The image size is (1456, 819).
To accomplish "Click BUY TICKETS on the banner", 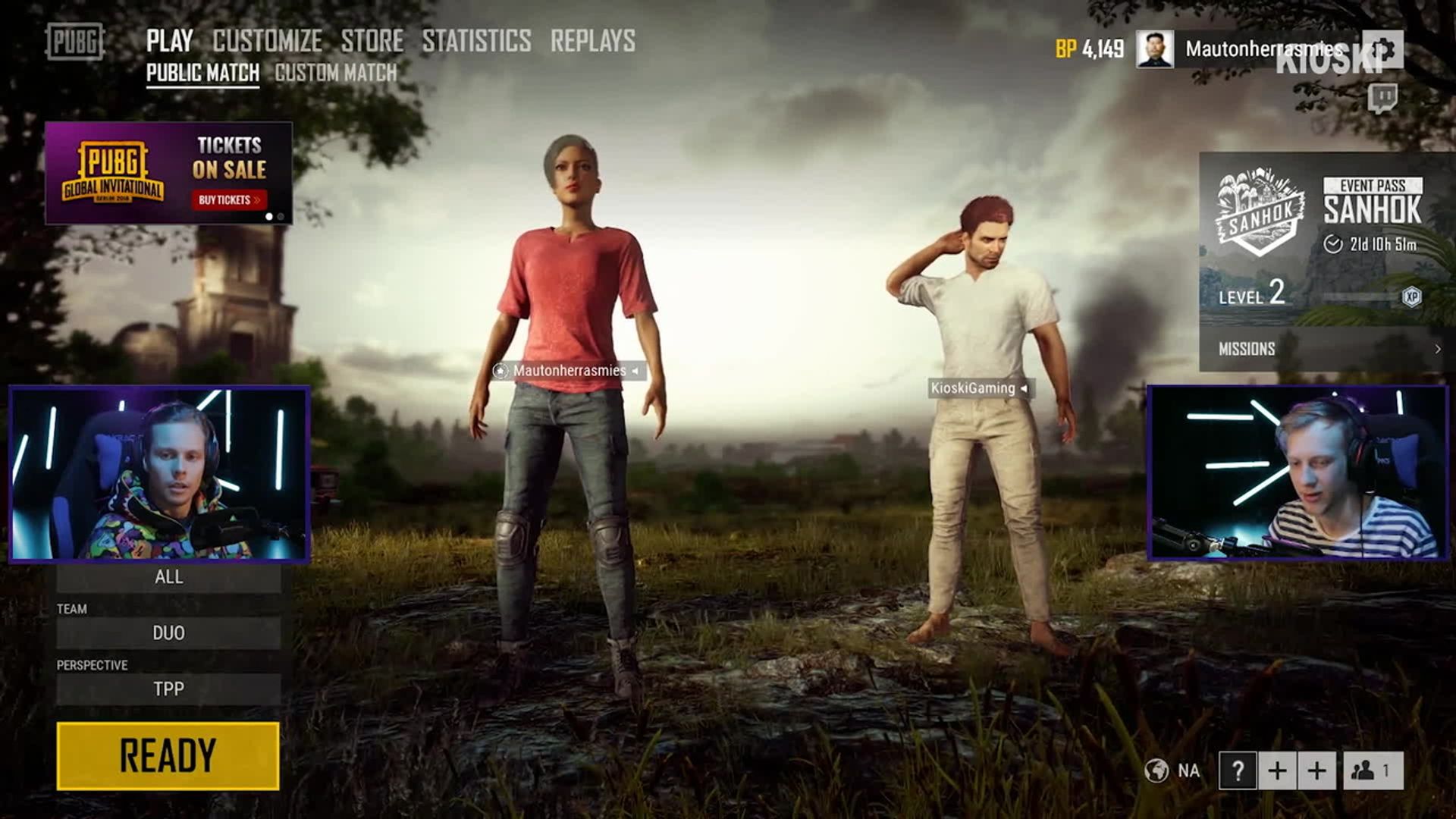I will [228, 200].
